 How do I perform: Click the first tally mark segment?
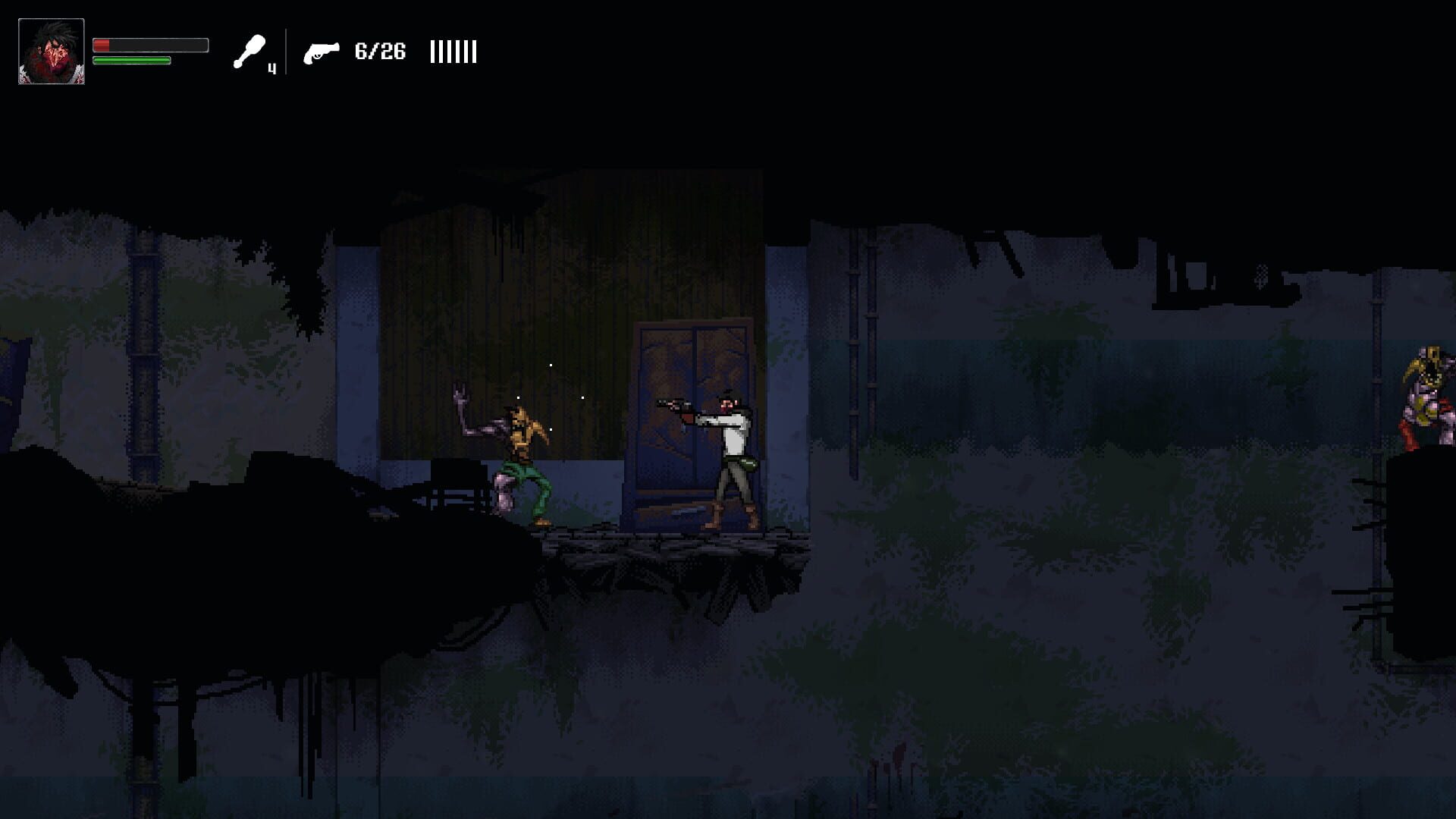click(433, 52)
